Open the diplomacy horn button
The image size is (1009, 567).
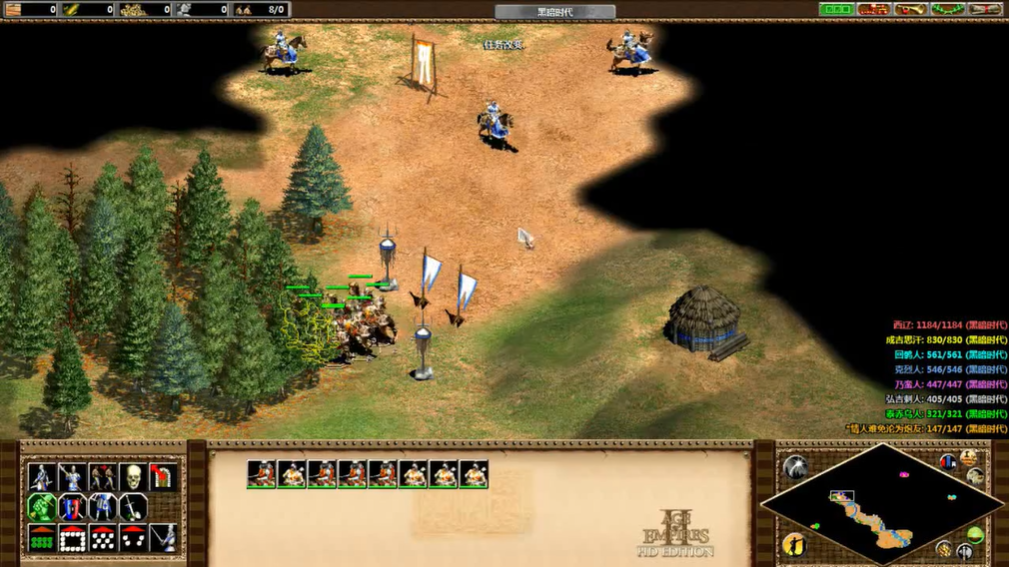[910, 10]
